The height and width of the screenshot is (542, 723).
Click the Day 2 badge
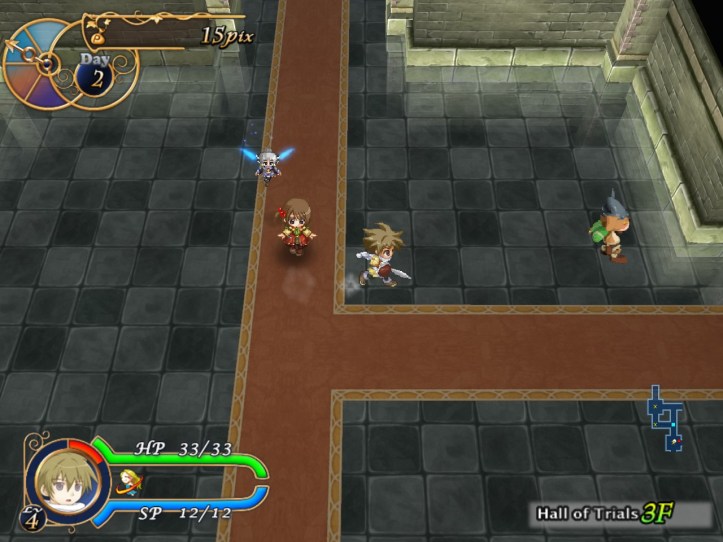pos(97,73)
